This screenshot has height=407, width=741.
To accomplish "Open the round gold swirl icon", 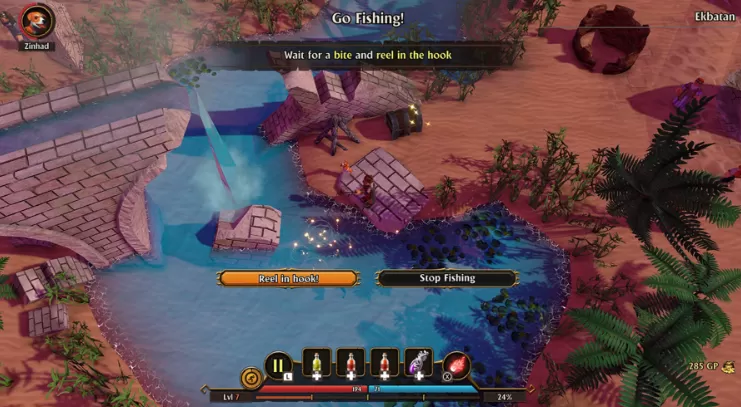I will (x=250, y=379).
